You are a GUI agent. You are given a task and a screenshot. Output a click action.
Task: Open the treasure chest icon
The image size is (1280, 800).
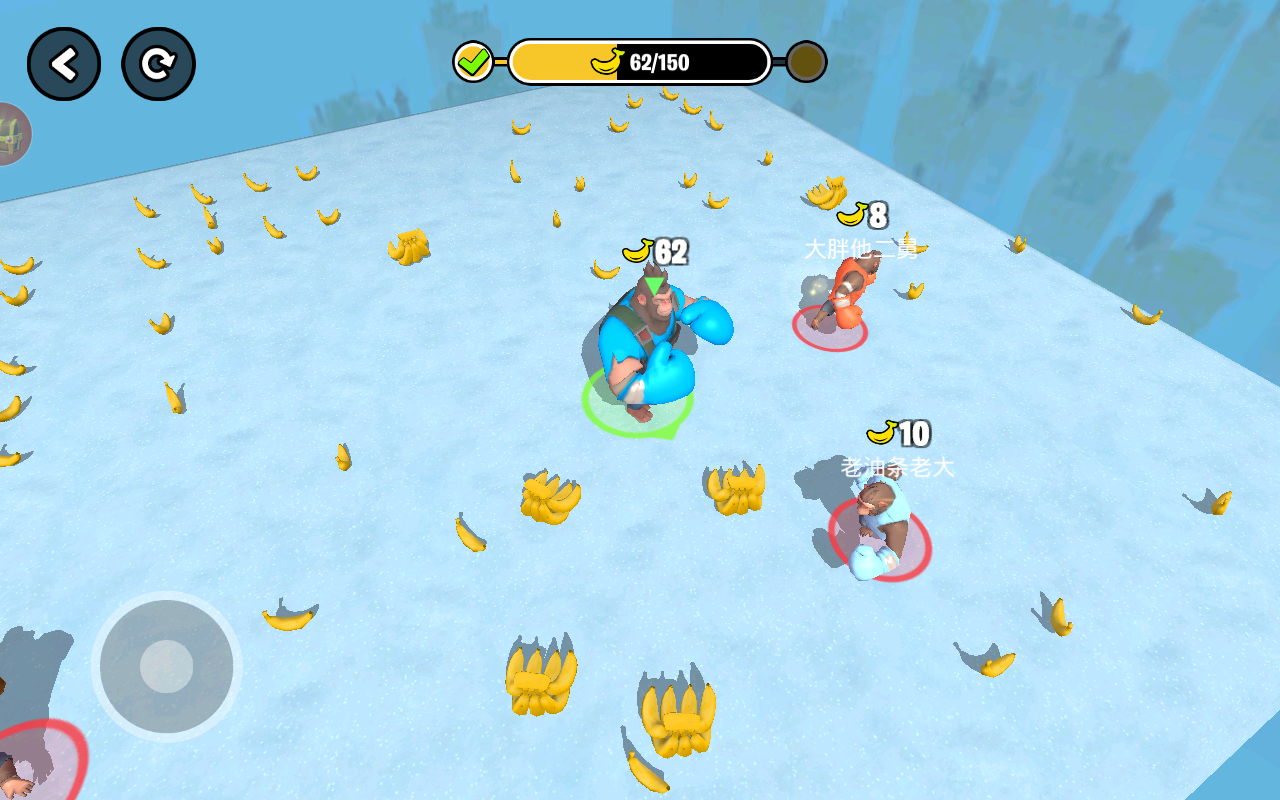click(12, 134)
